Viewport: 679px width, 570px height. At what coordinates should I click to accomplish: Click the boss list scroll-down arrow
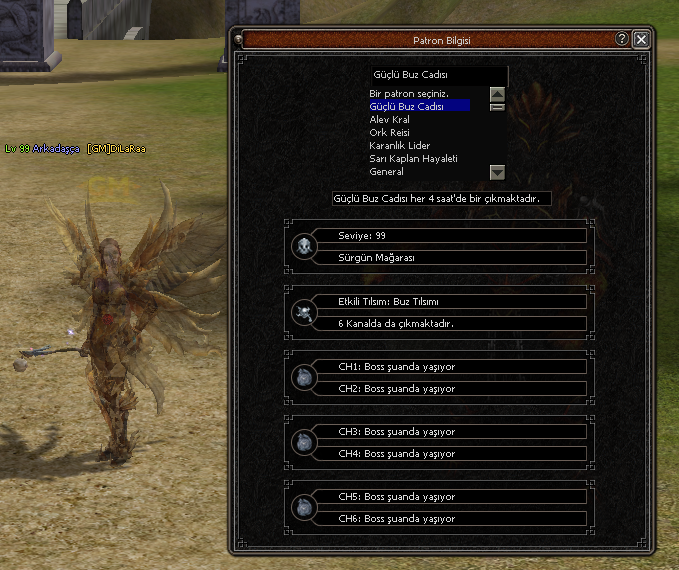click(x=497, y=172)
